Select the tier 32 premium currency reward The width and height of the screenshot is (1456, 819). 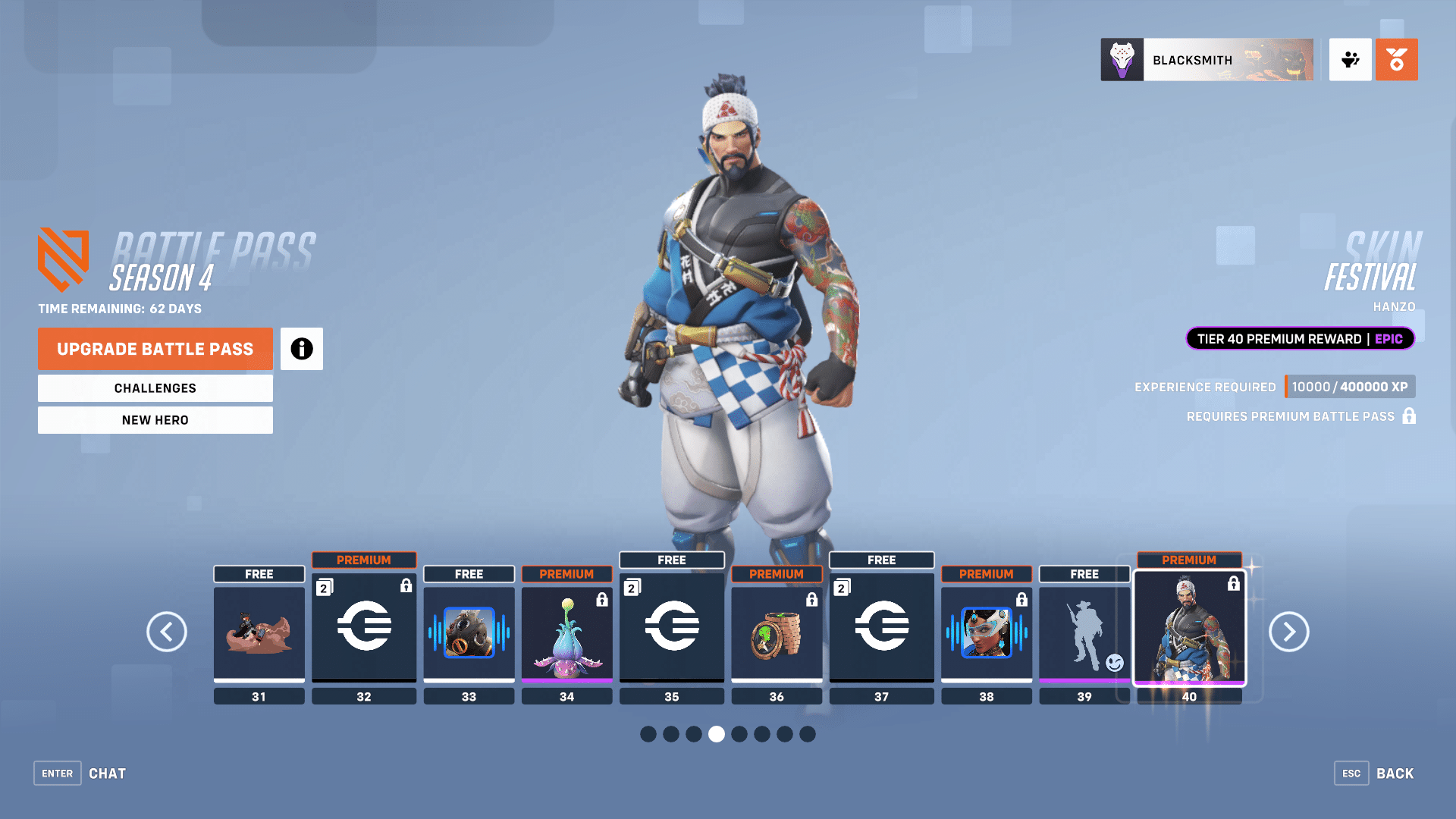point(364,628)
